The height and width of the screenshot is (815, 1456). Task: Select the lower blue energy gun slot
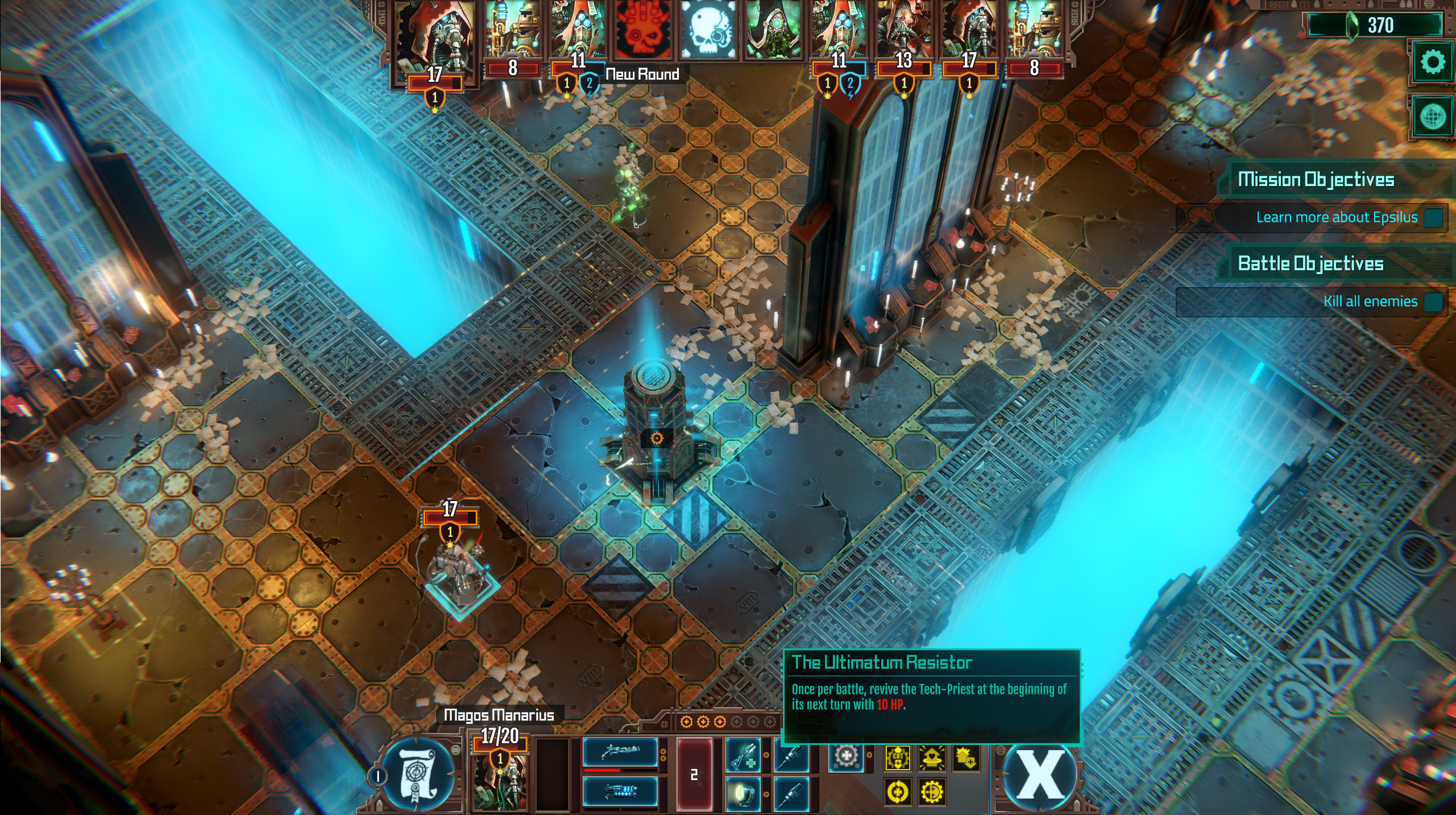tap(620, 791)
